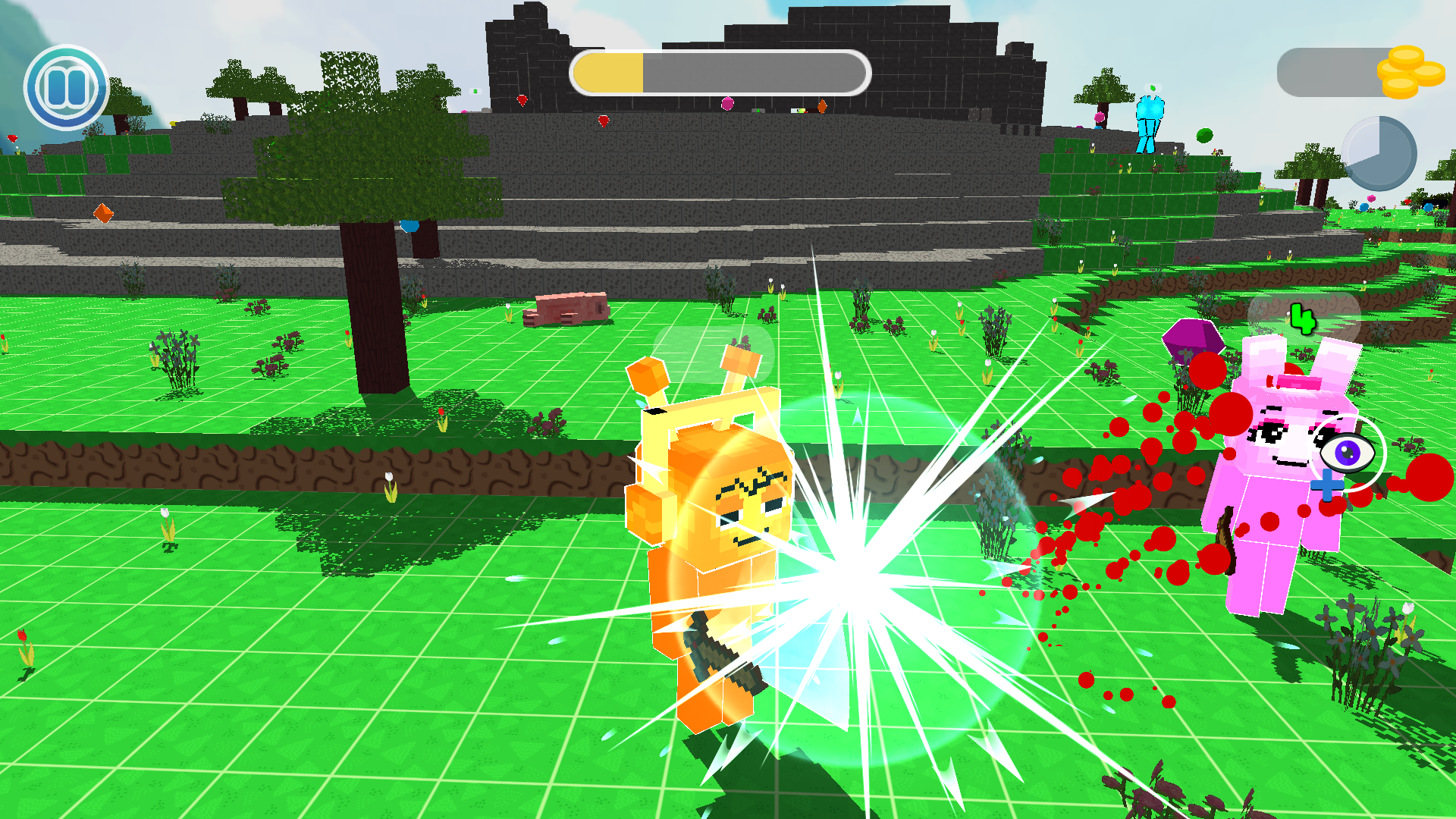Click the blue enemy on the hill

[1151, 121]
